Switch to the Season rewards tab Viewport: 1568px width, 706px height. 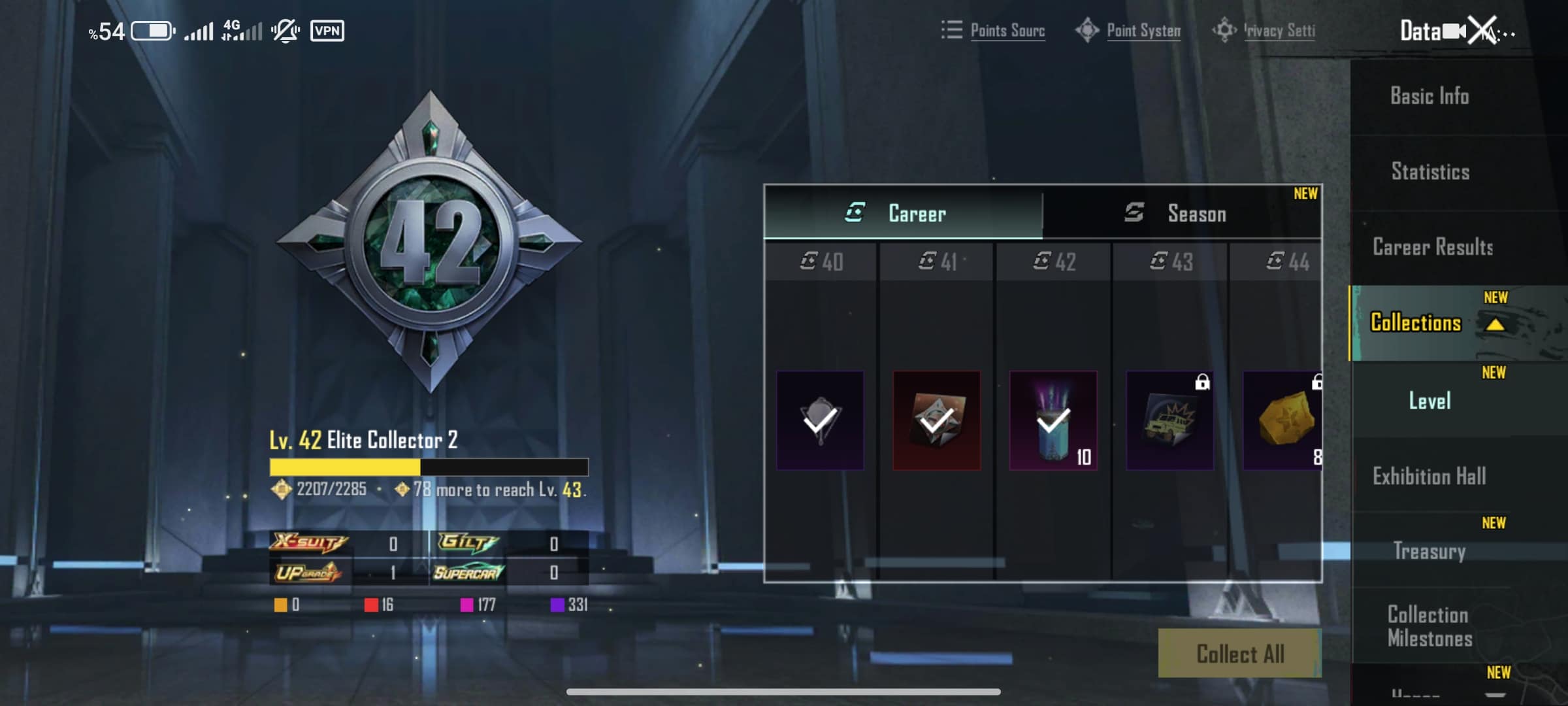tap(1181, 213)
